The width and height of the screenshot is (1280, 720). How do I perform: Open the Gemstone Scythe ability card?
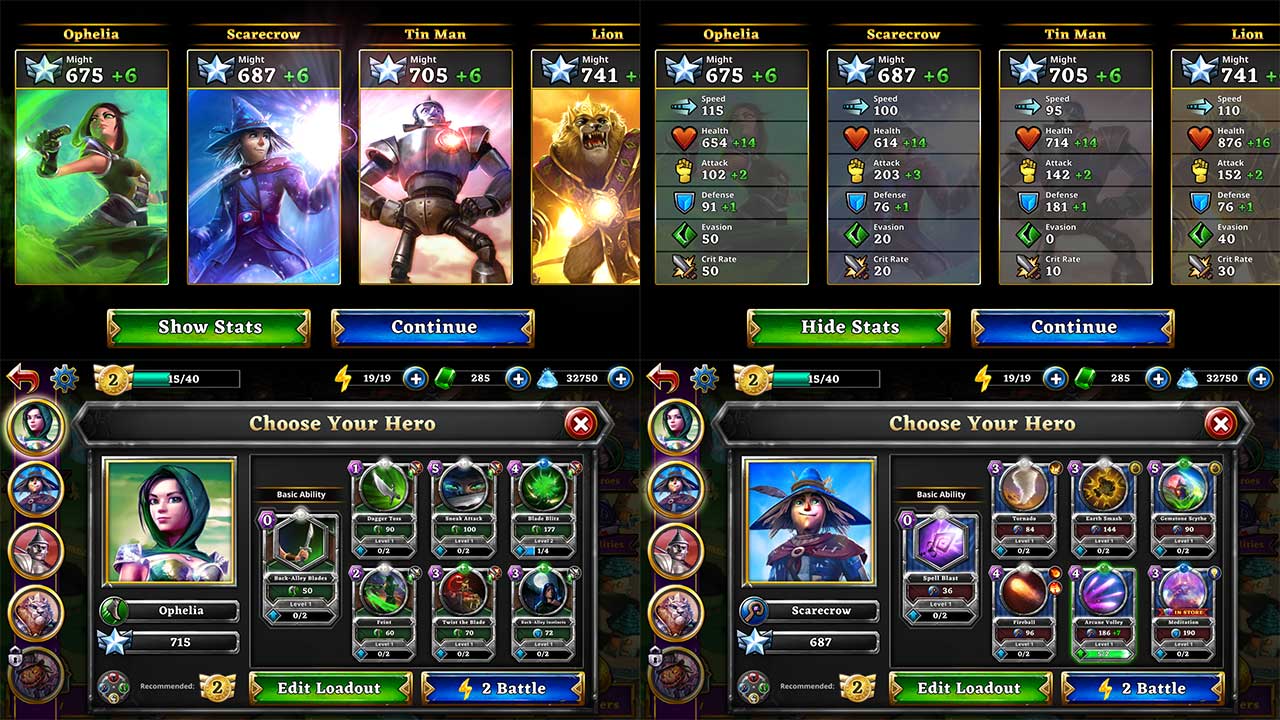pyautogui.click(x=1185, y=506)
